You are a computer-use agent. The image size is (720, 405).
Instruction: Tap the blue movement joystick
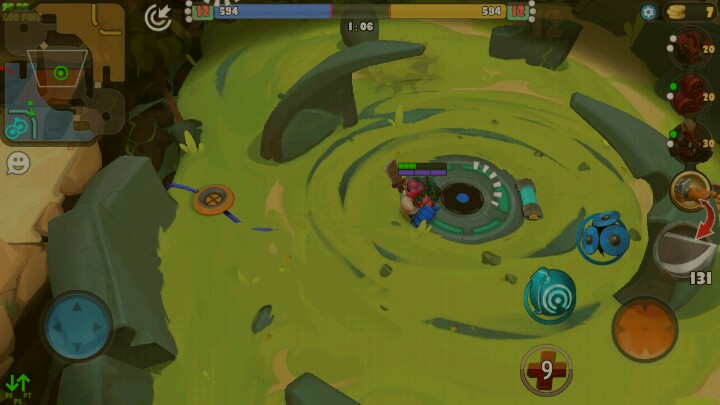pyautogui.click(x=77, y=326)
